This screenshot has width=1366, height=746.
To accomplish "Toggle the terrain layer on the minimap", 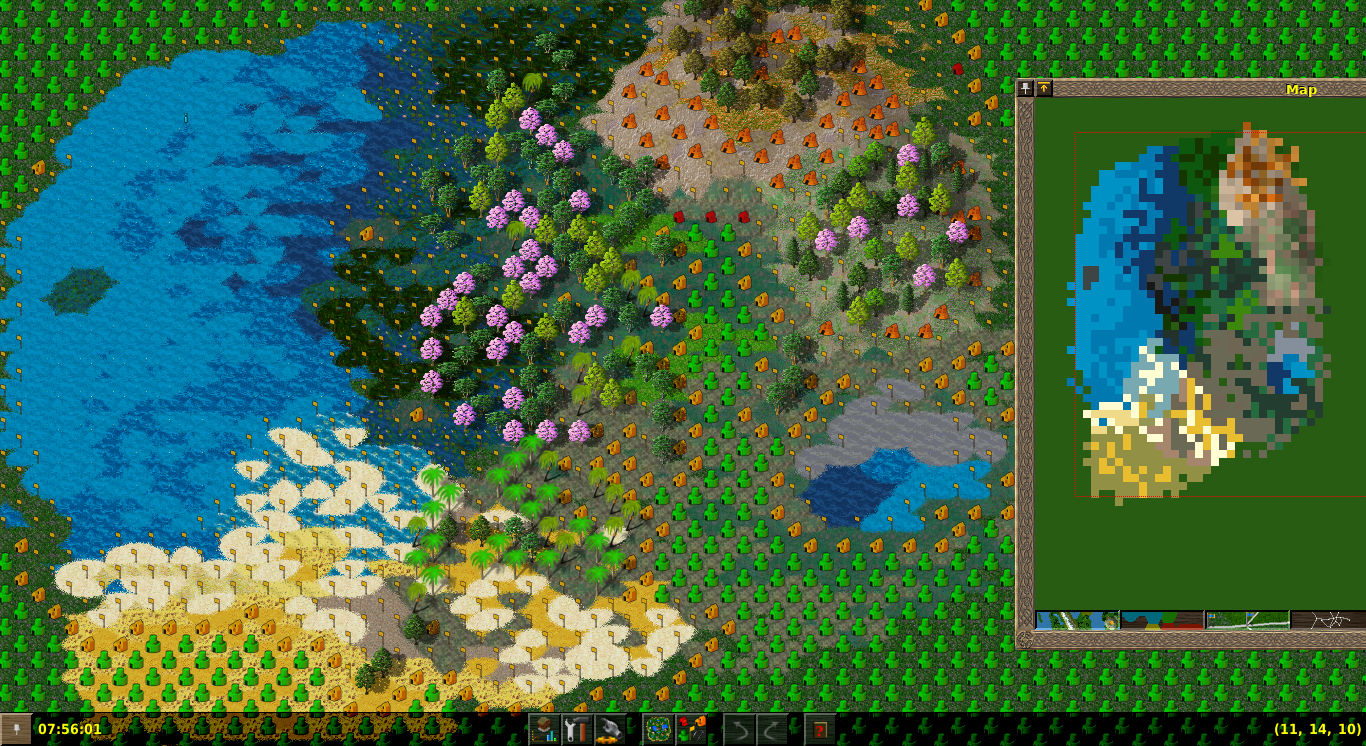I will click(x=1077, y=620).
